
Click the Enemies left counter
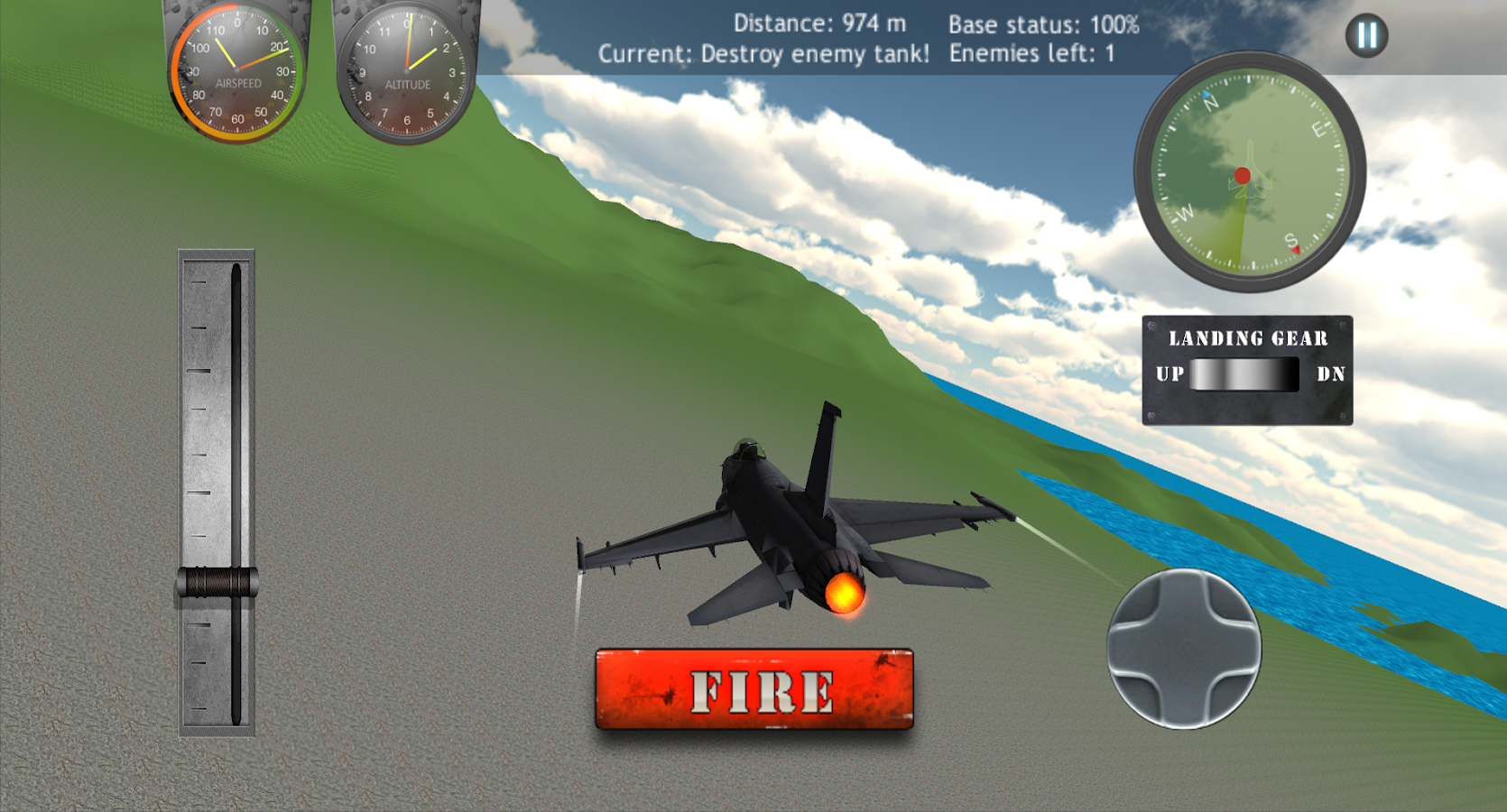(1030, 53)
